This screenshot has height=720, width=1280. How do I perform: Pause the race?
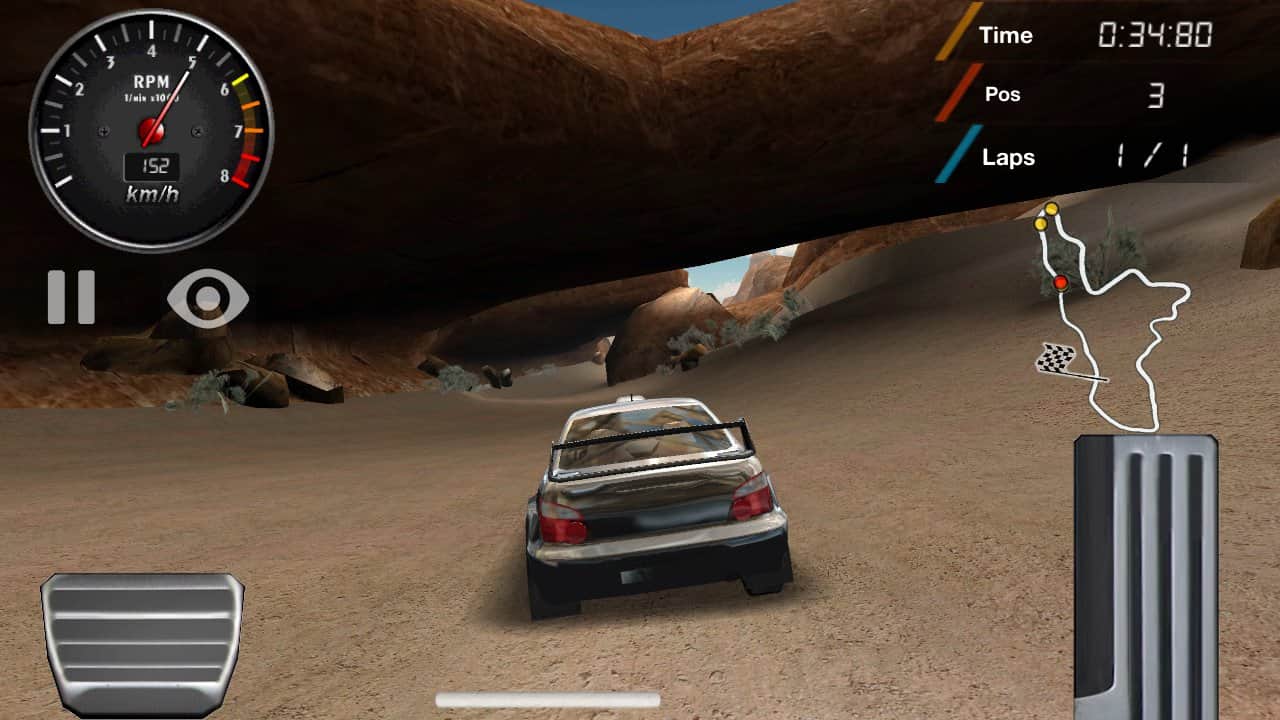[71, 297]
